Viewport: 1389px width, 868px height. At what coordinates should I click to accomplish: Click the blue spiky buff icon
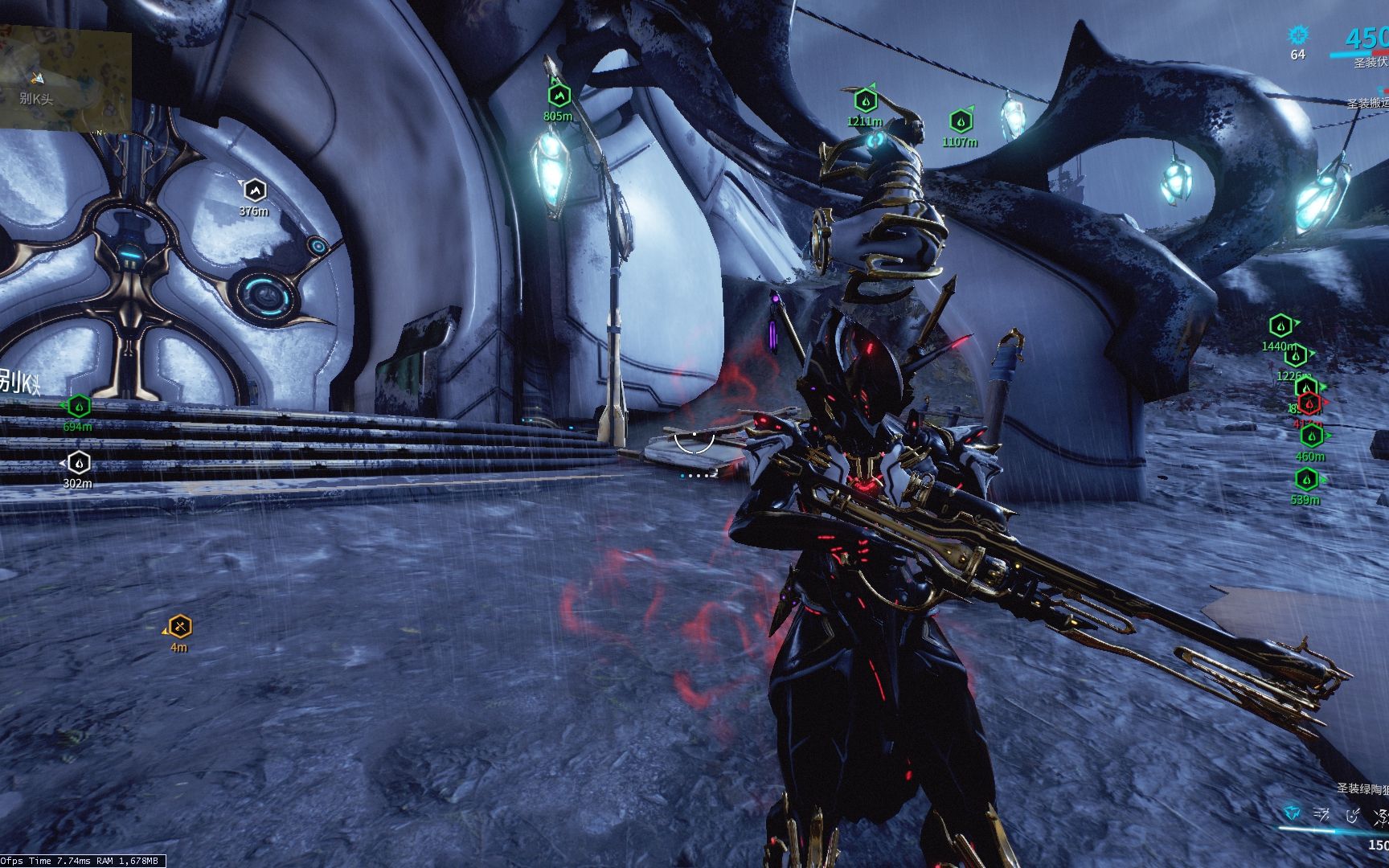click(1297, 35)
